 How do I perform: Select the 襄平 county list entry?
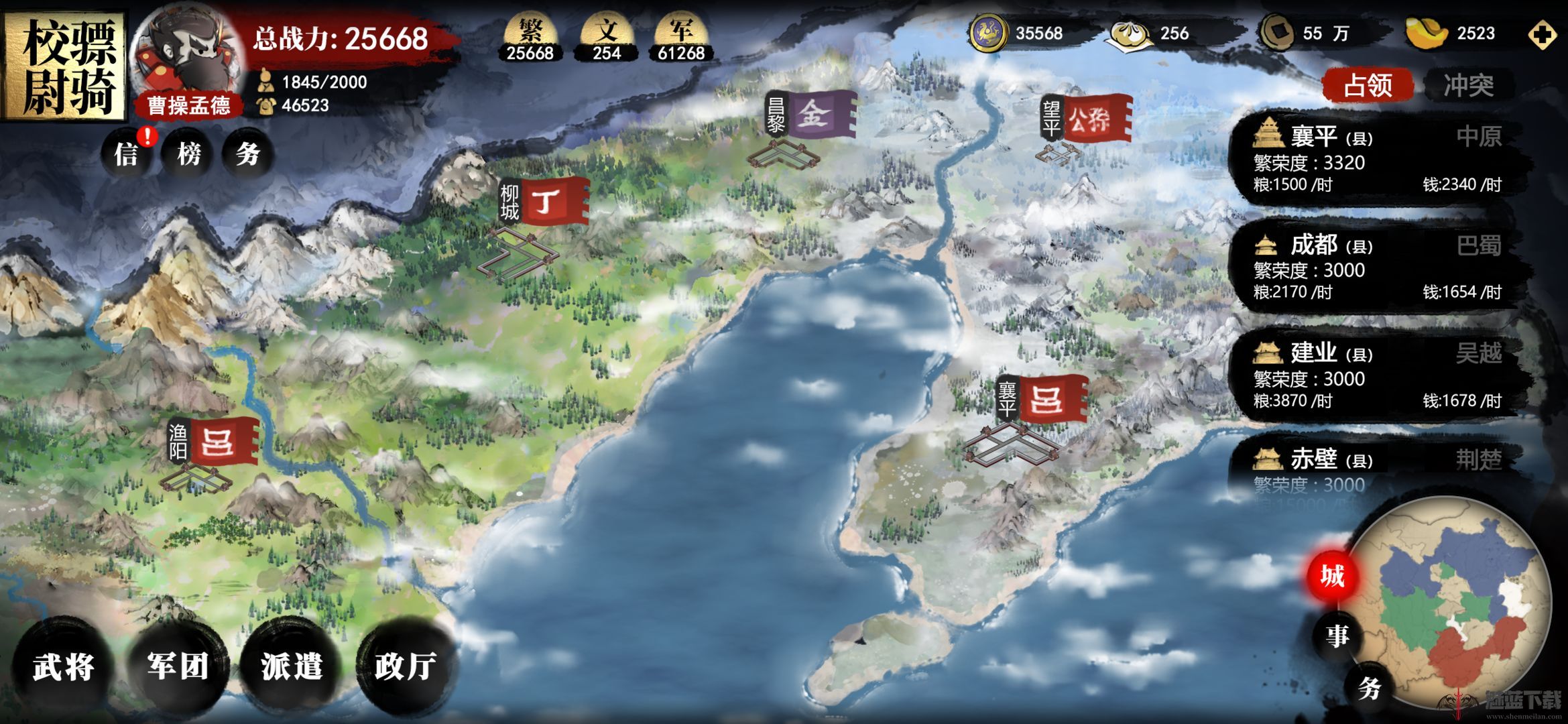point(1374,160)
